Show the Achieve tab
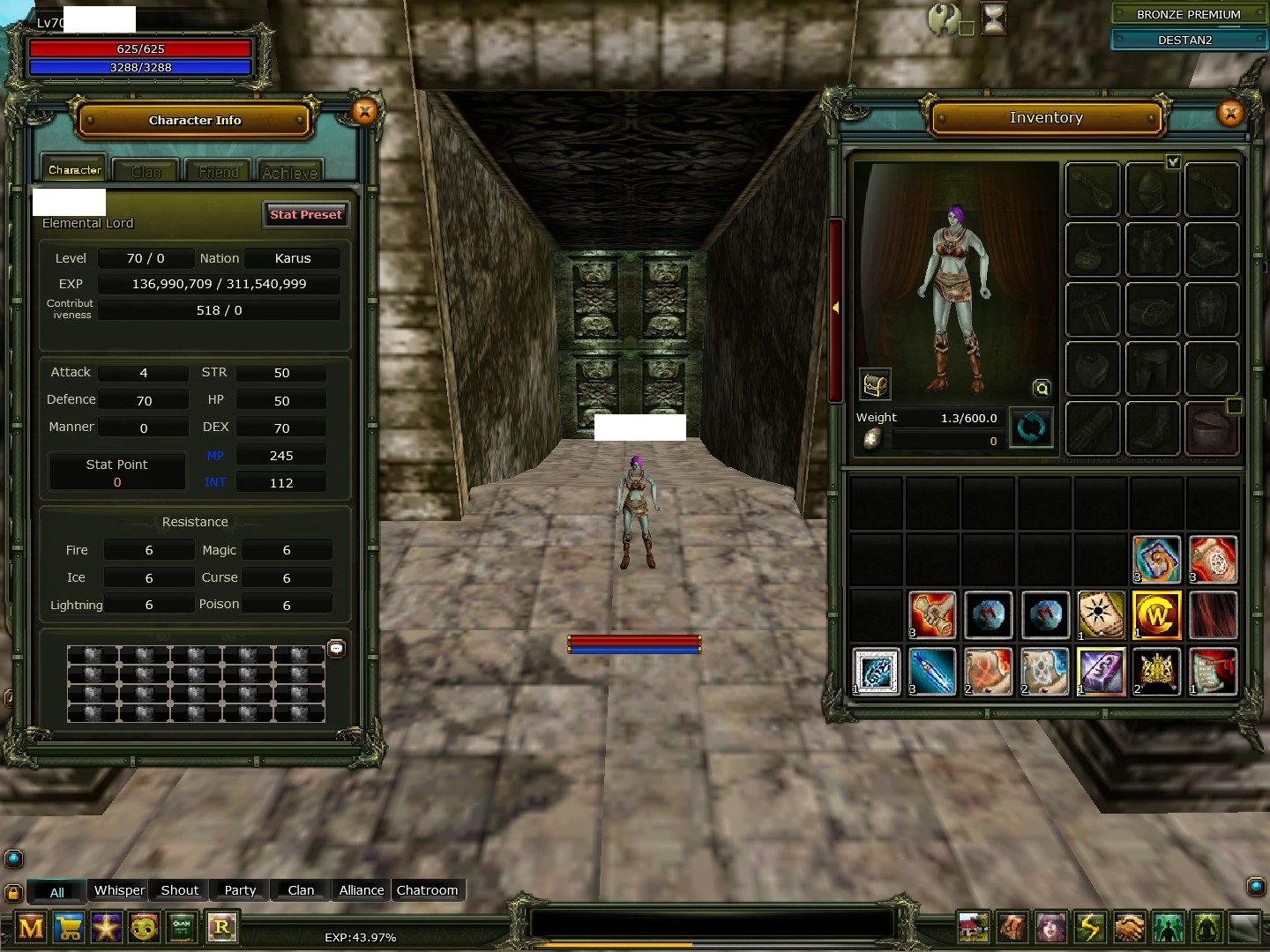This screenshot has height=952, width=1270. [x=289, y=172]
